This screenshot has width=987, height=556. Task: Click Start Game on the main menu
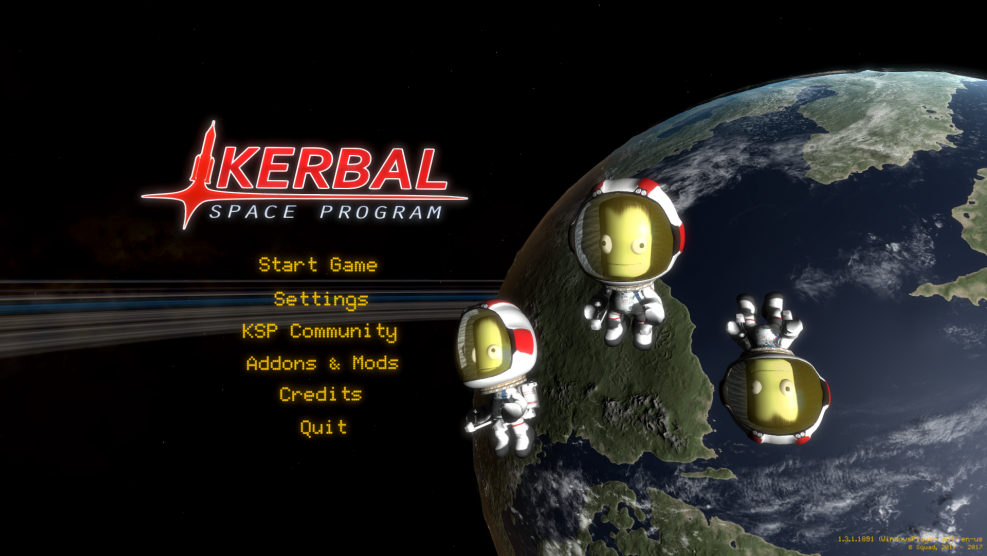point(318,265)
